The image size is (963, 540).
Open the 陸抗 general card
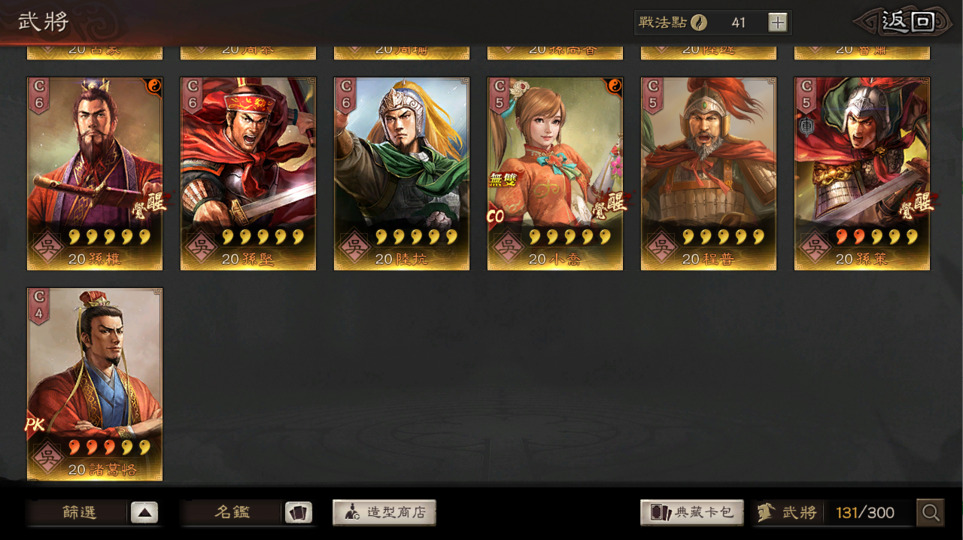402,173
